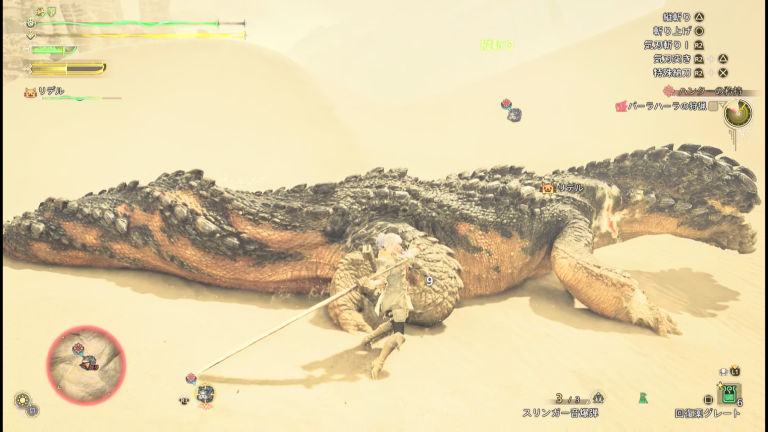Select the slinger sonic pod ammo icon
Image resolution: width=768 pixels, height=432 pixels.
coord(599,397)
